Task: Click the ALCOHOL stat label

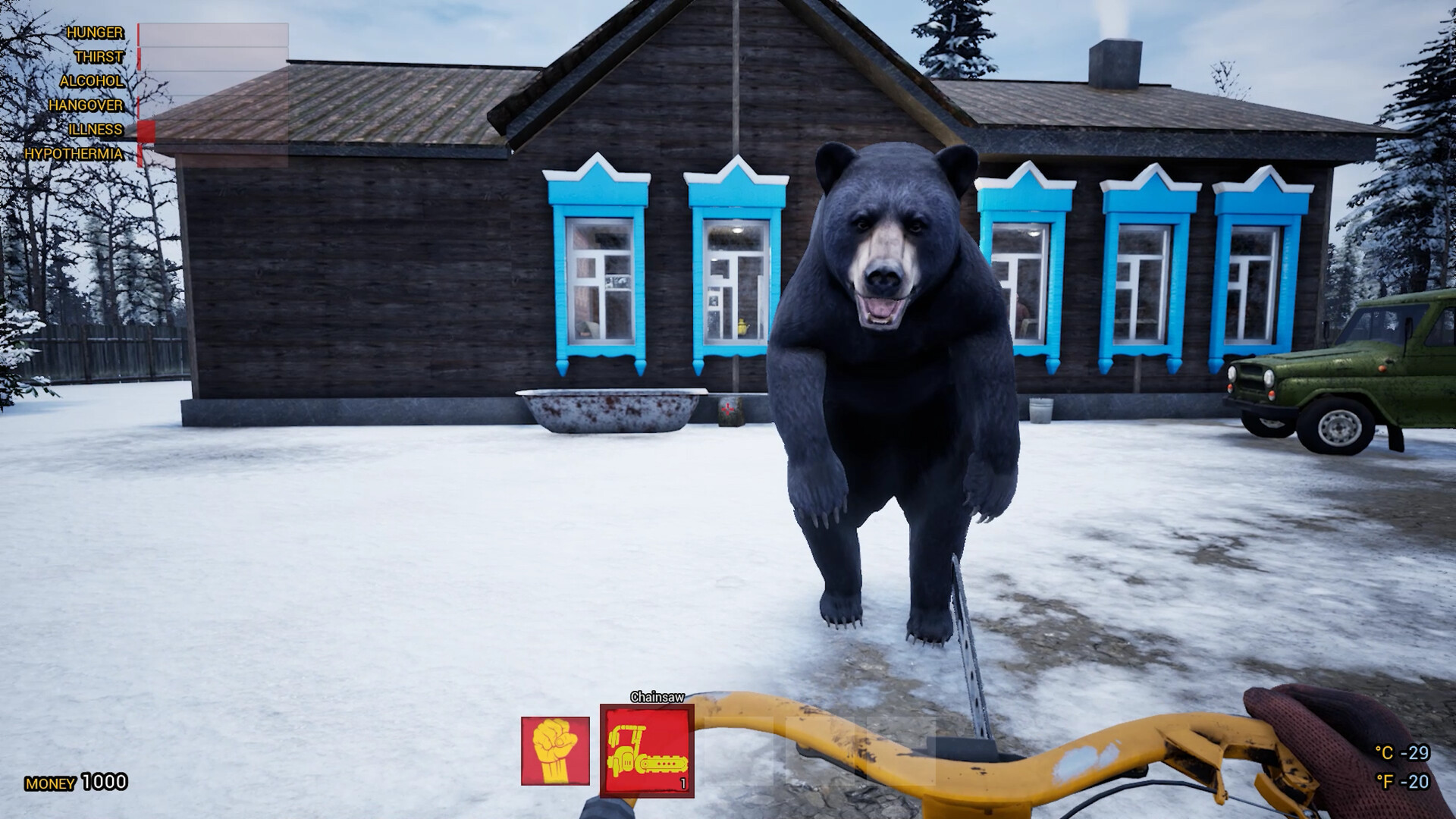Action: [x=91, y=81]
